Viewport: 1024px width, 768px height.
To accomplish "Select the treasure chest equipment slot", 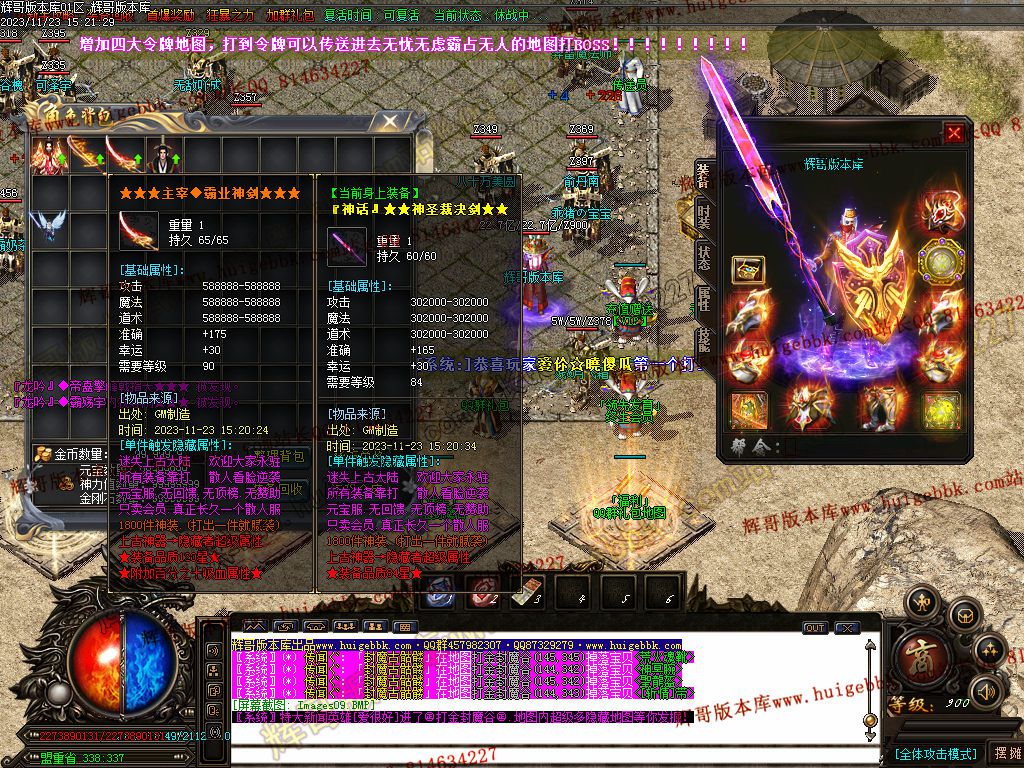I will tap(748, 269).
